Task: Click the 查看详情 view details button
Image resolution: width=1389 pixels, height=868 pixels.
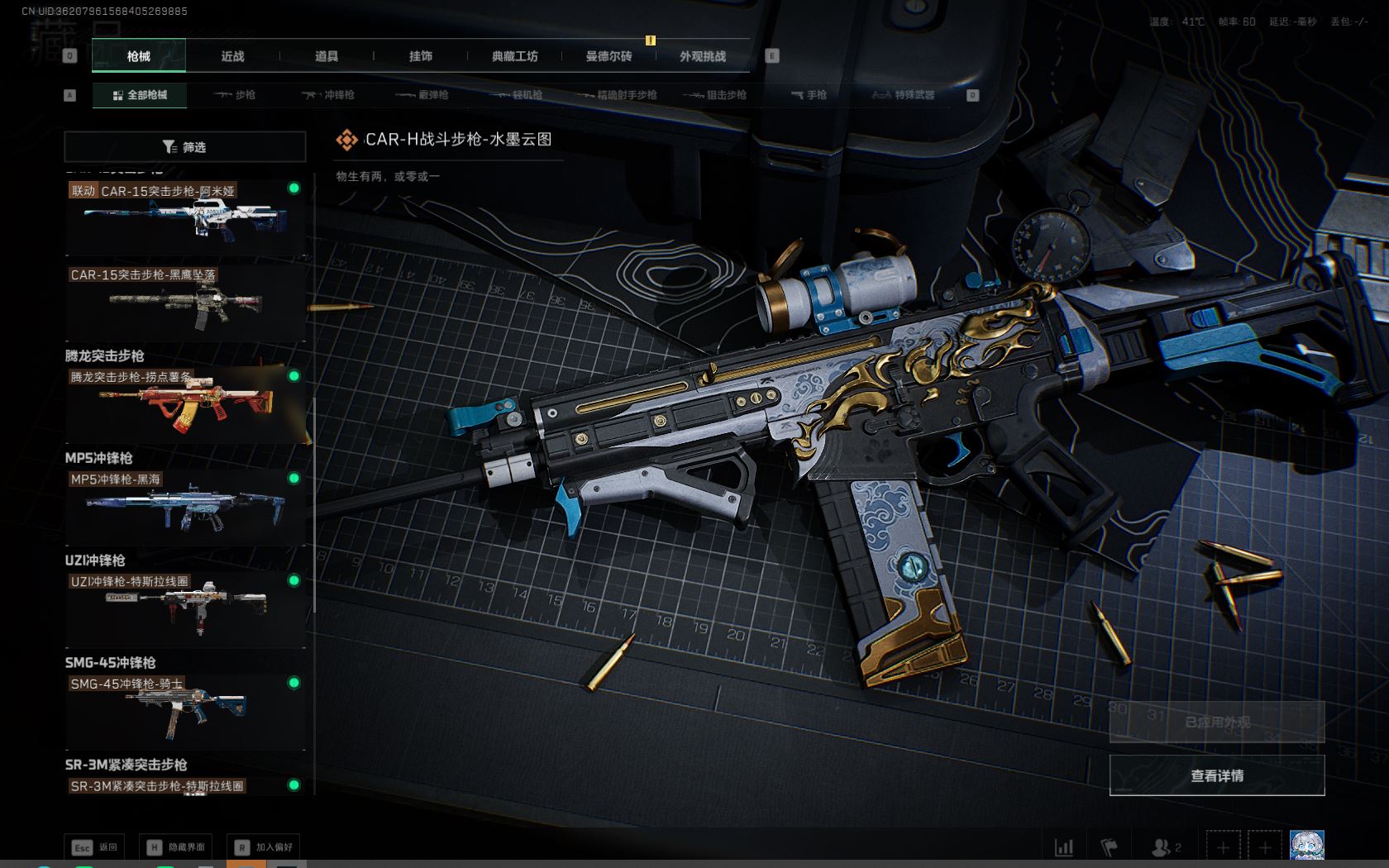Action: (x=1216, y=775)
